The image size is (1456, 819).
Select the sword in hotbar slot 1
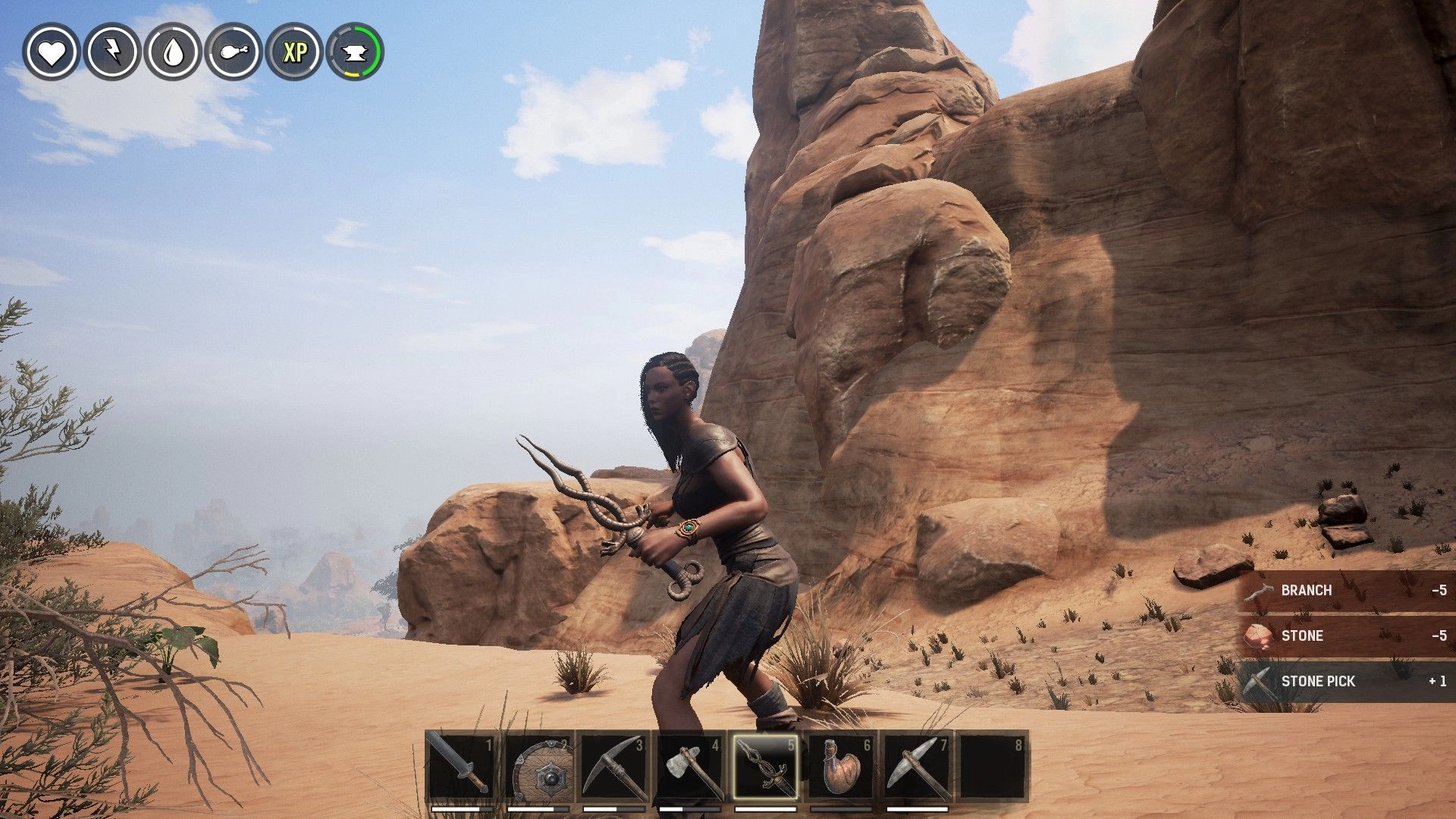[461, 766]
